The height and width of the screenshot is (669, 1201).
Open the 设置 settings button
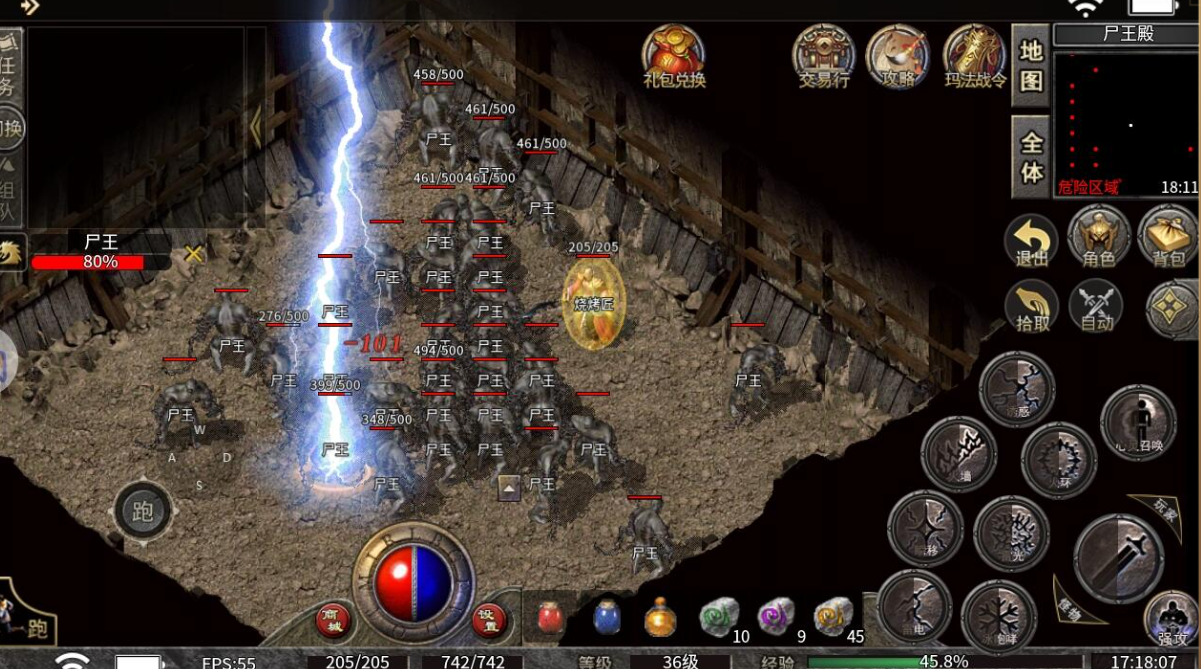(489, 620)
